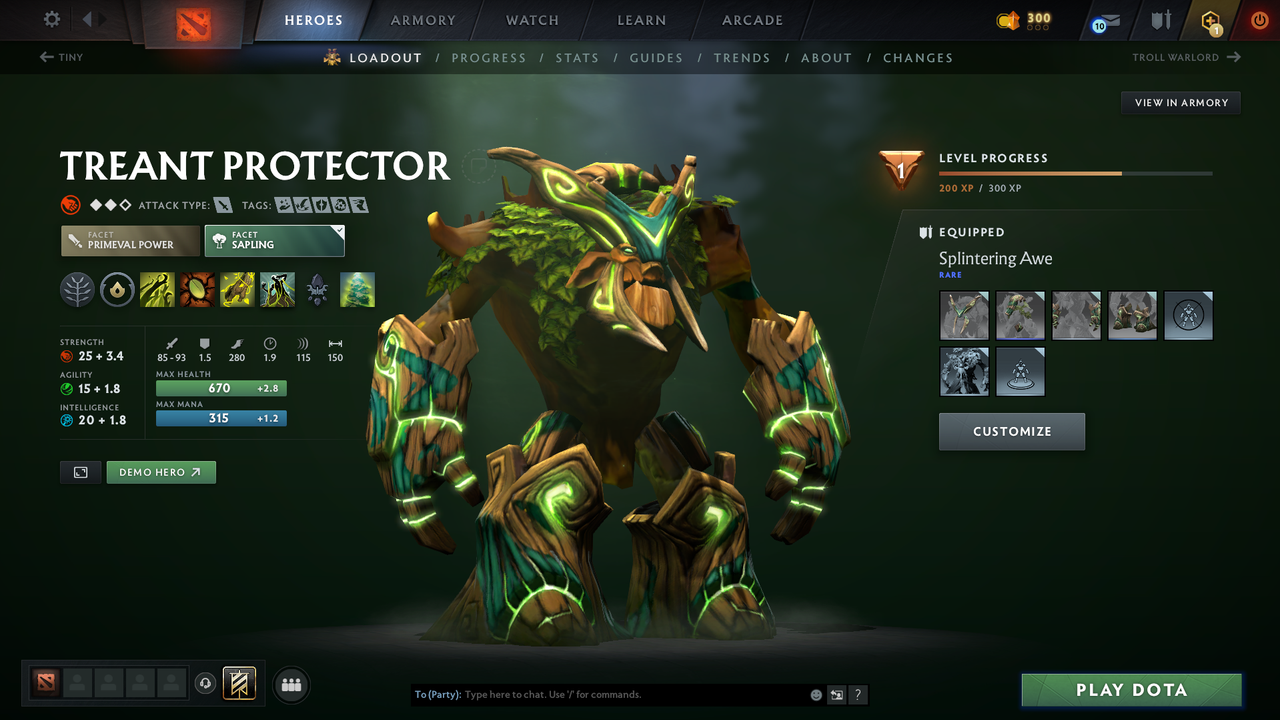The width and height of the screenshot is (1280, 720).
Task: Switch to the Primeval Power facet
Action: coord(129,240)
